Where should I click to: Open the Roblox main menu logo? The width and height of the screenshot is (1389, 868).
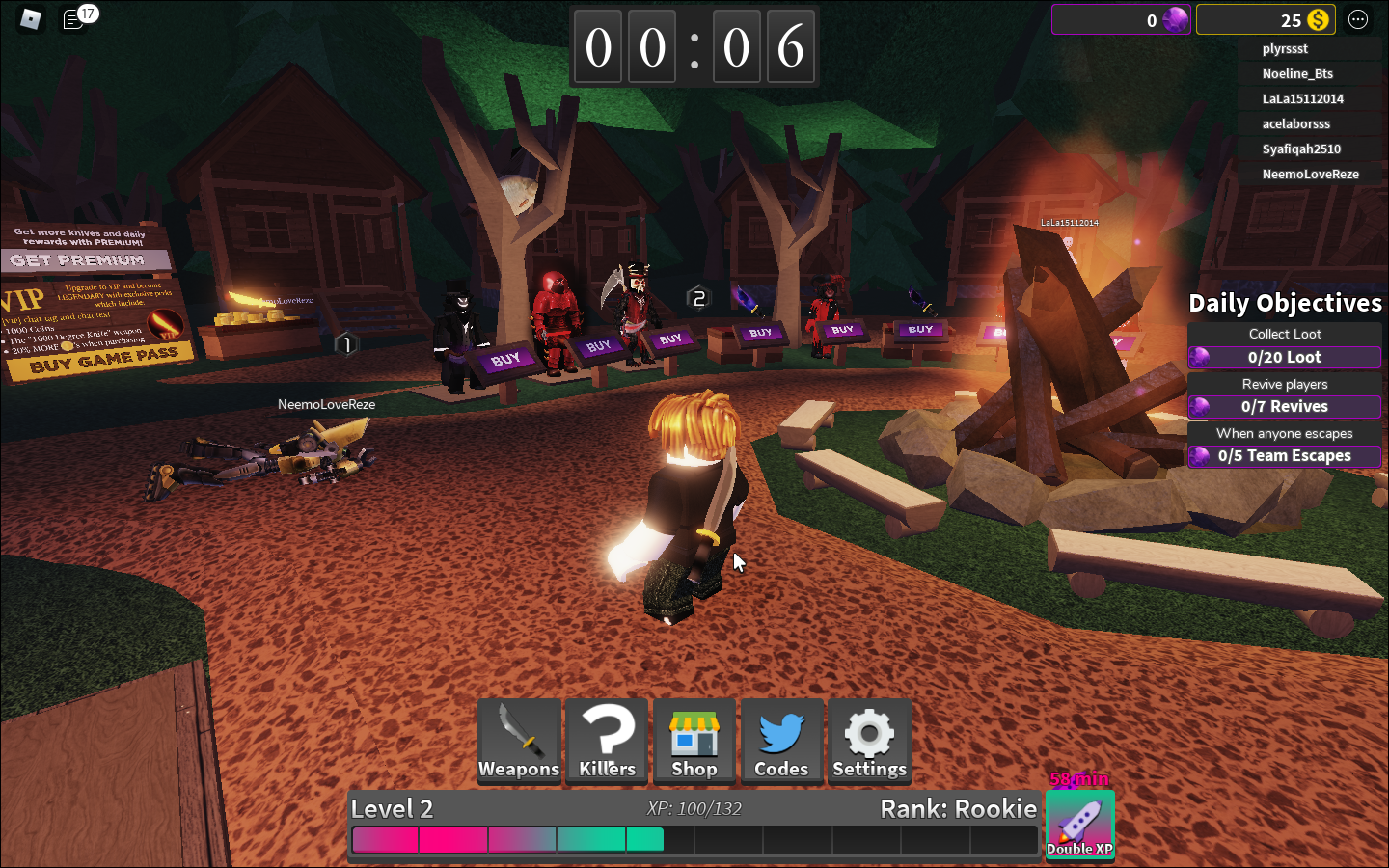(31, 19)
